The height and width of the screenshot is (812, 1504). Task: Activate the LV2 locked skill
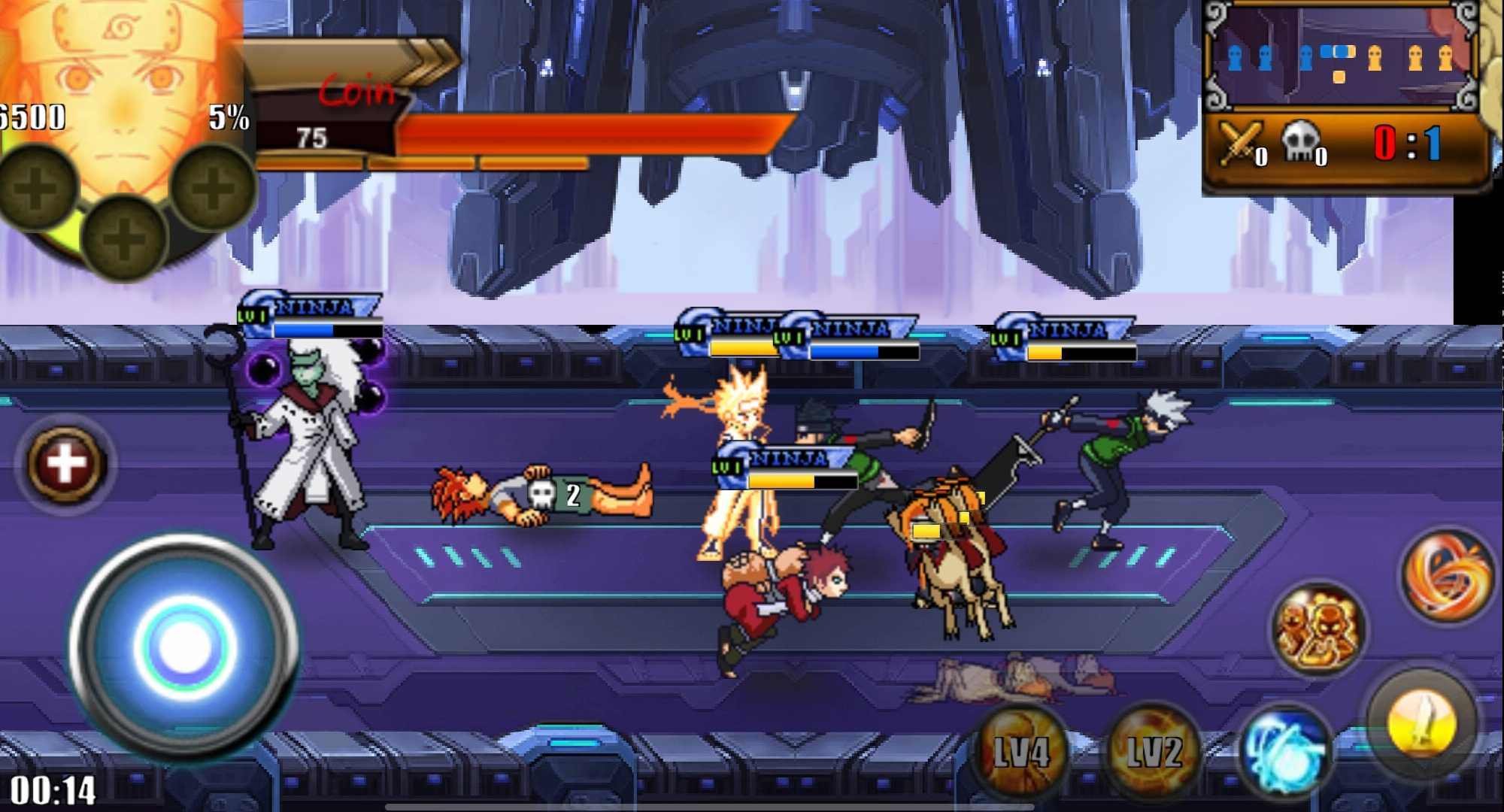click(x=1153, y=751)
